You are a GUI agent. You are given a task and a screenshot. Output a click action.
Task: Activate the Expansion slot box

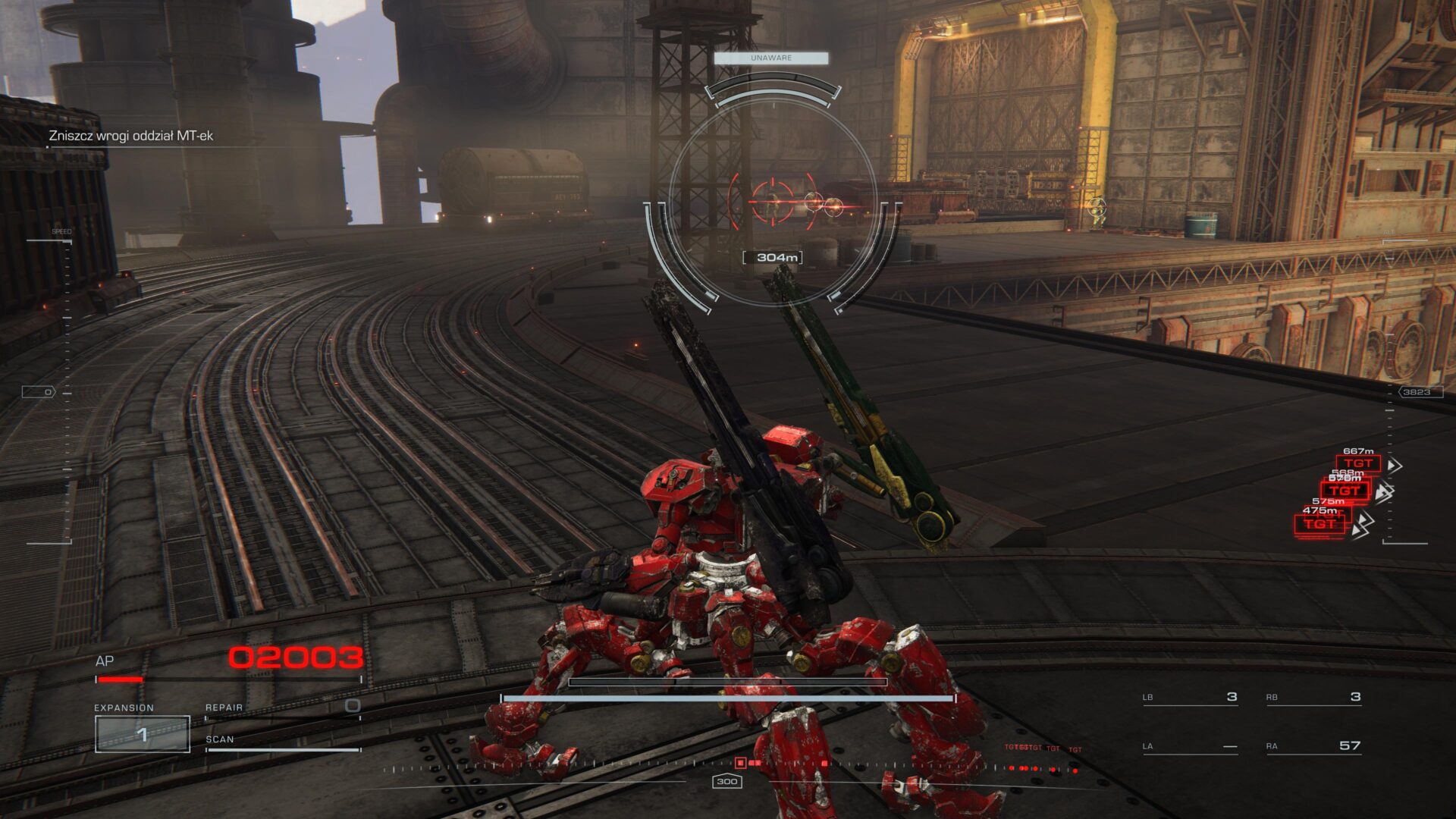(x=142, y=734)
